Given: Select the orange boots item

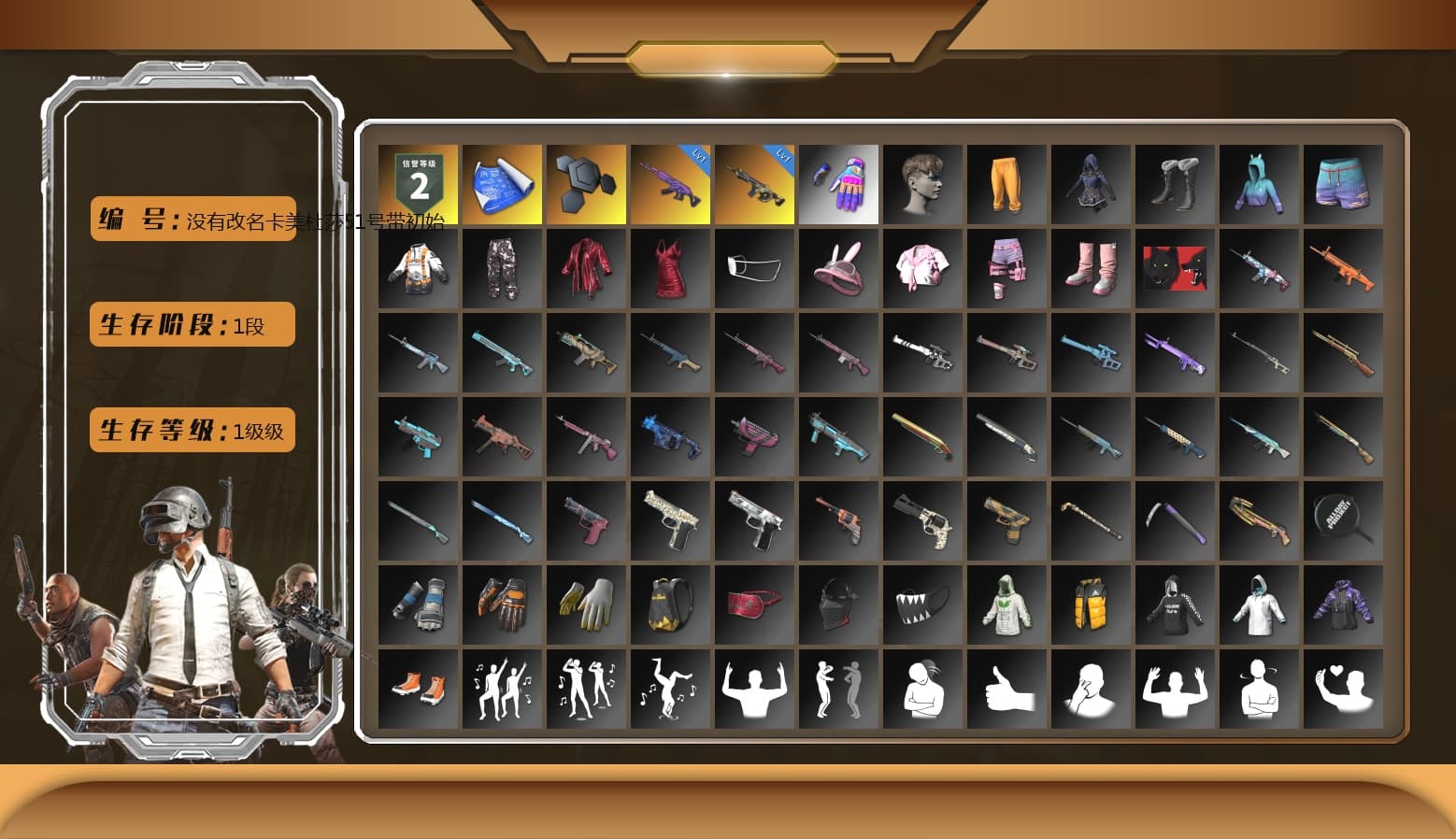Looking at the screenshot, I should click(x=418, y=689).
